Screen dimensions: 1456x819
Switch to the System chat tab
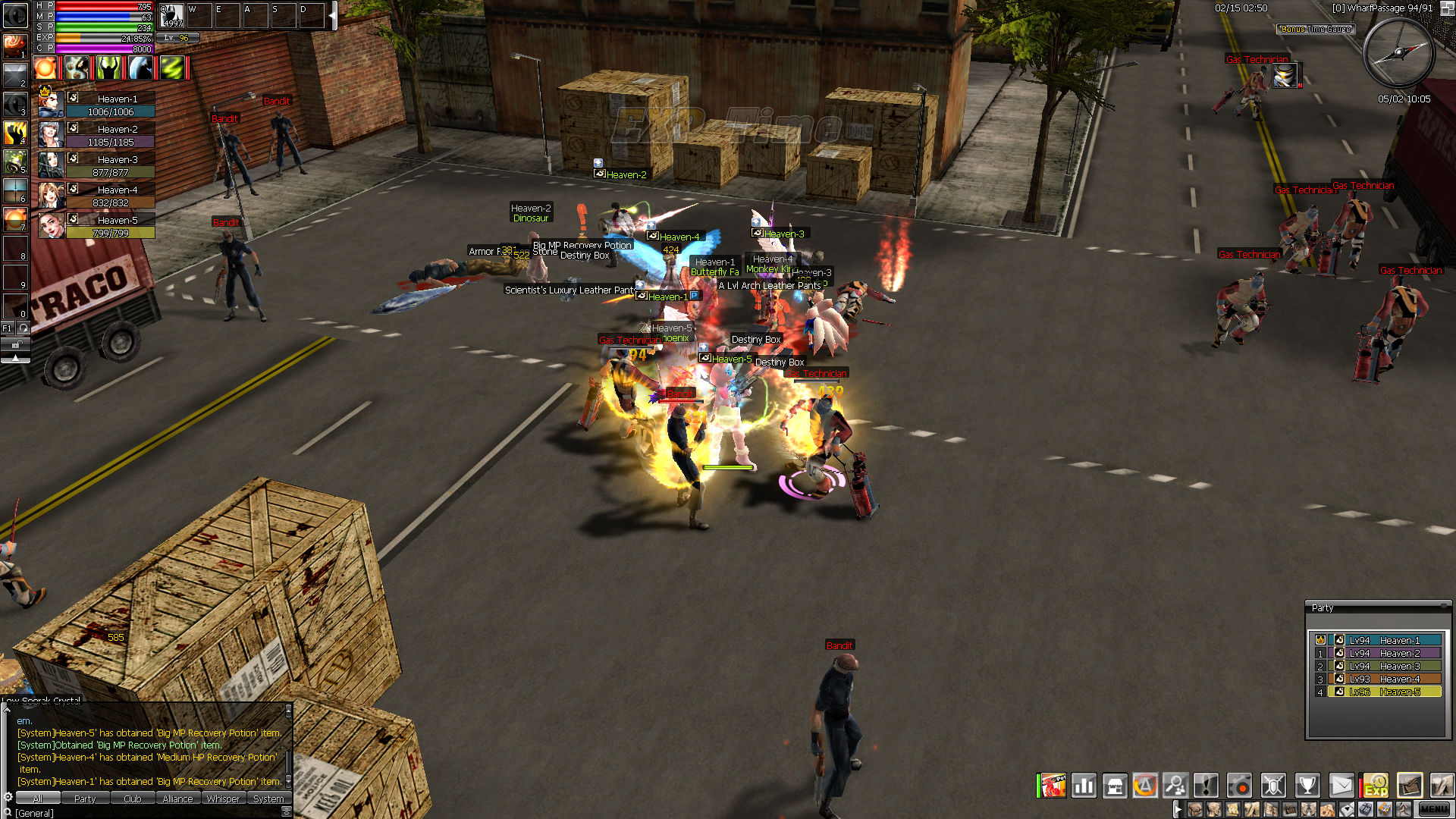click(x=269, y=798)
